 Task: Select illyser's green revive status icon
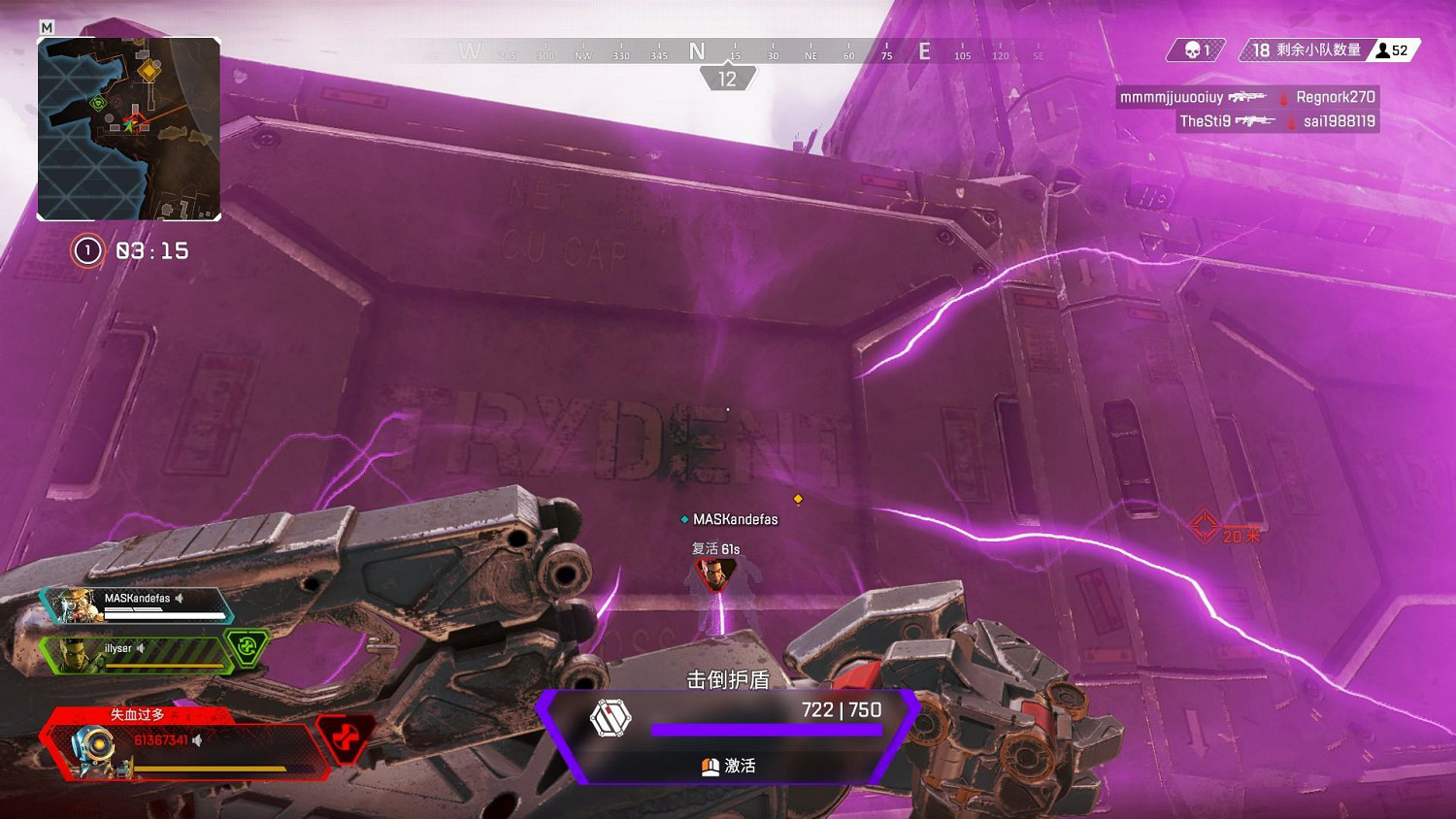click(x=247, y=648)
